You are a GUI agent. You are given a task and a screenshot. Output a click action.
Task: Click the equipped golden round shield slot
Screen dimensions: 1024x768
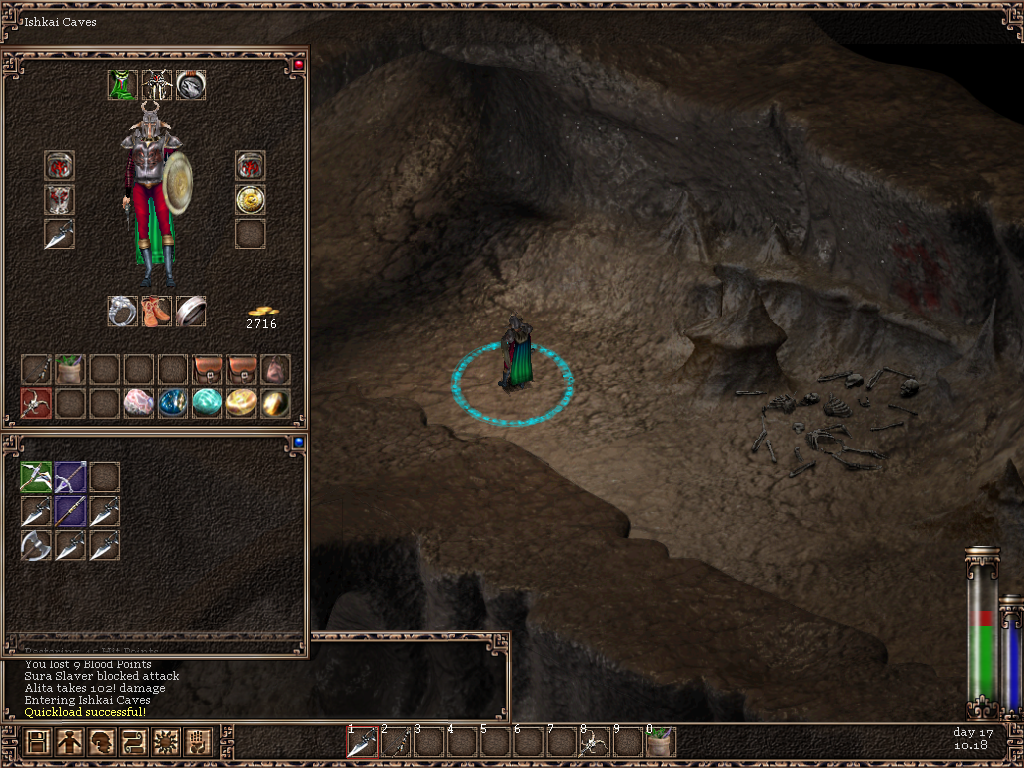pyautogui.click(x=250, y=200)
